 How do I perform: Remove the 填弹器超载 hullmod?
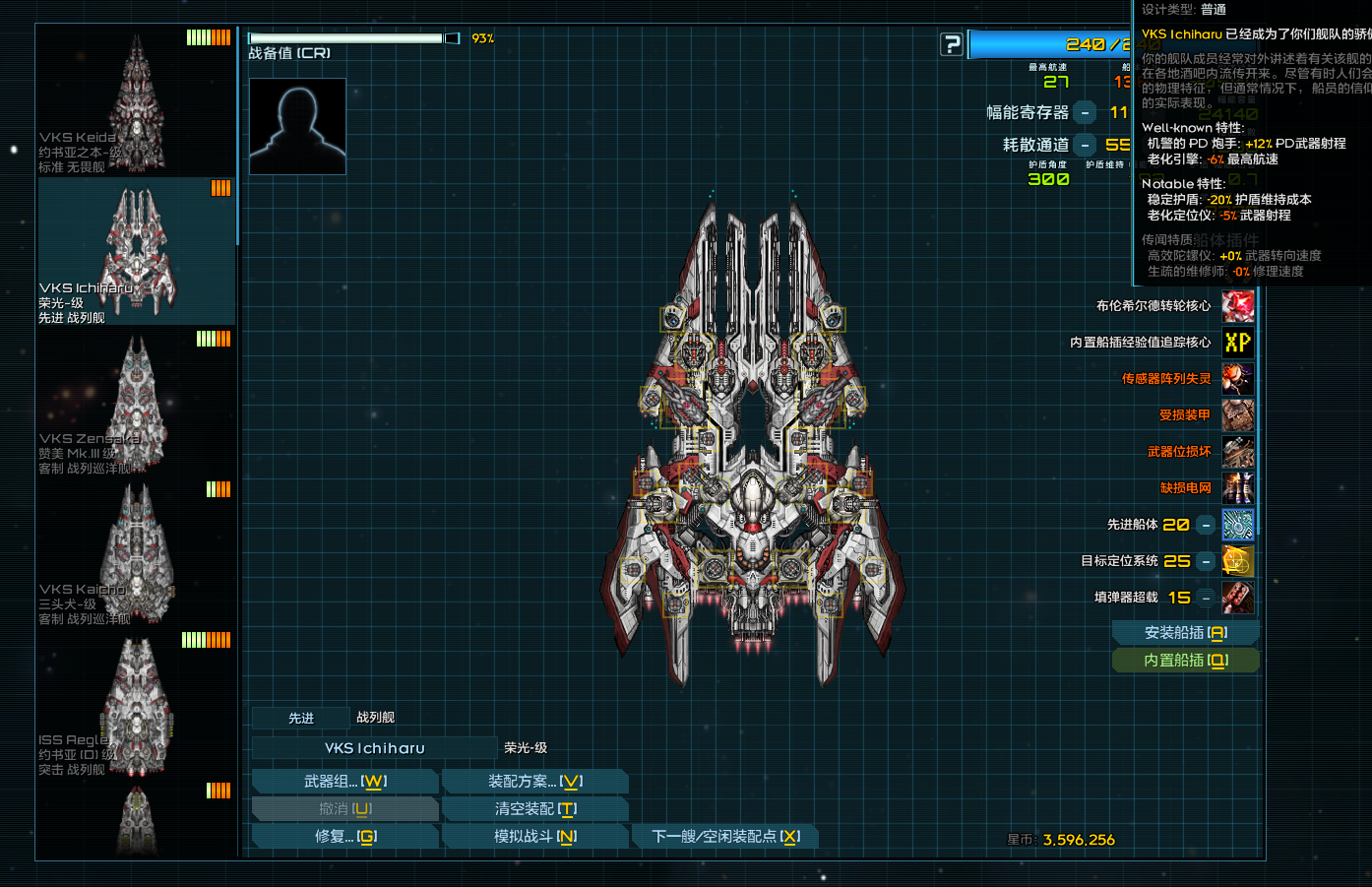click(1206, 598)
